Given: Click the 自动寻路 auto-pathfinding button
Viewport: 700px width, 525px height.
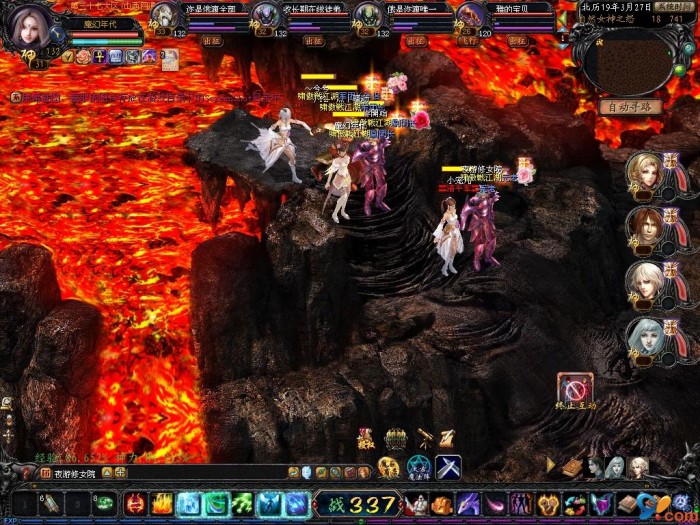Looking at the screenshot, I should tap(630, 106).
